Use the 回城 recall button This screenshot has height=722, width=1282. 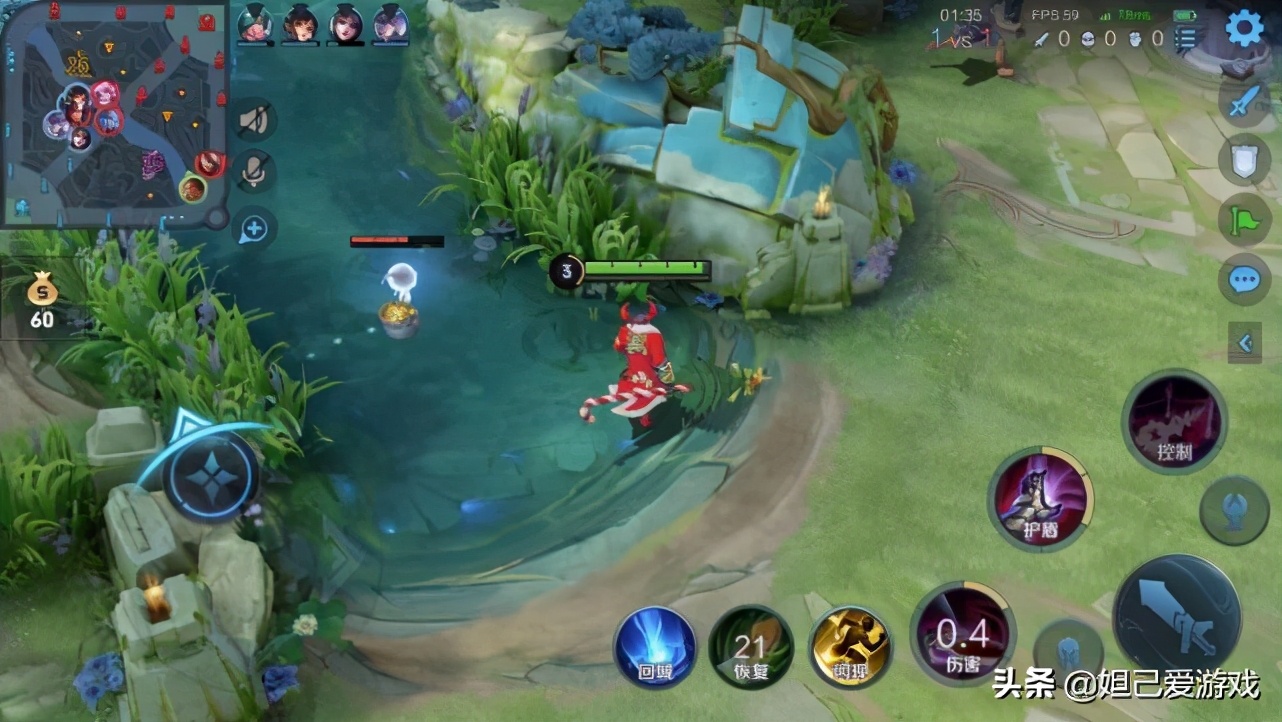tap(655, 647)
